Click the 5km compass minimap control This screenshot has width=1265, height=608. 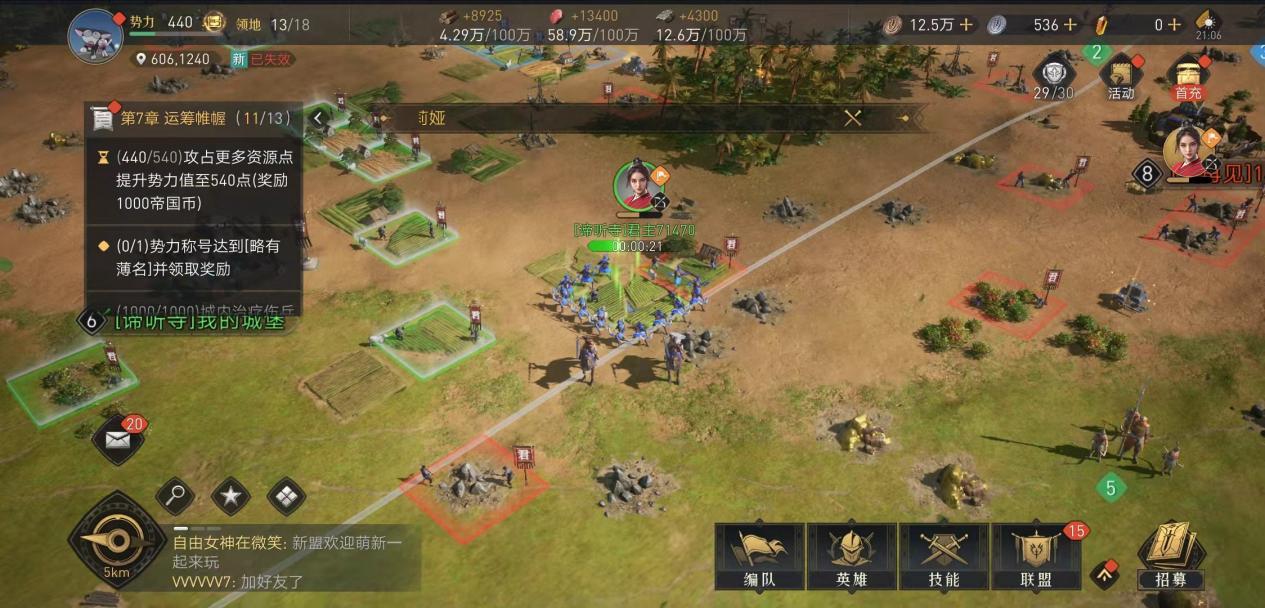(117, 542)
